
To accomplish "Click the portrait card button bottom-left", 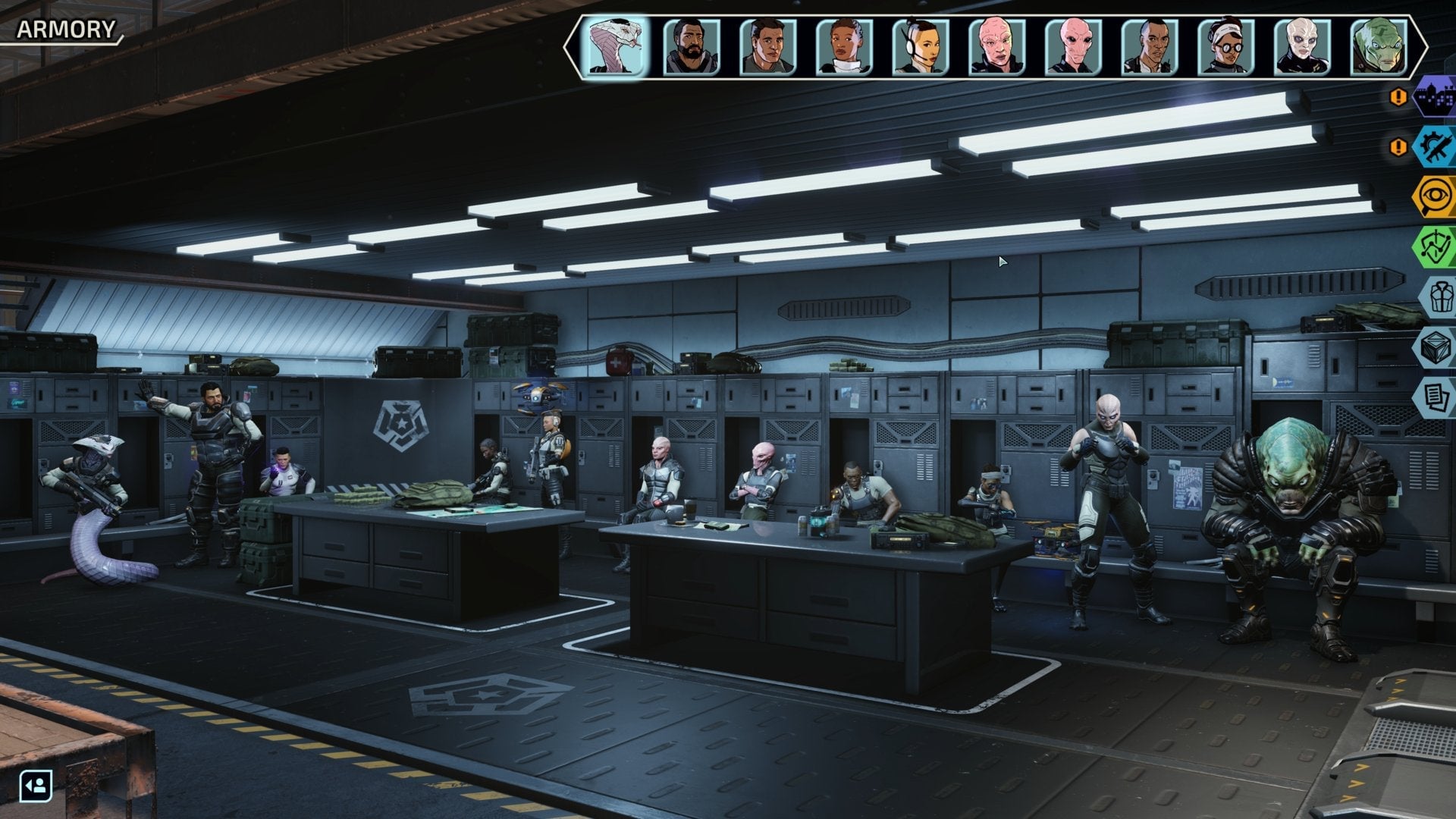I will [x=36, y=786].
